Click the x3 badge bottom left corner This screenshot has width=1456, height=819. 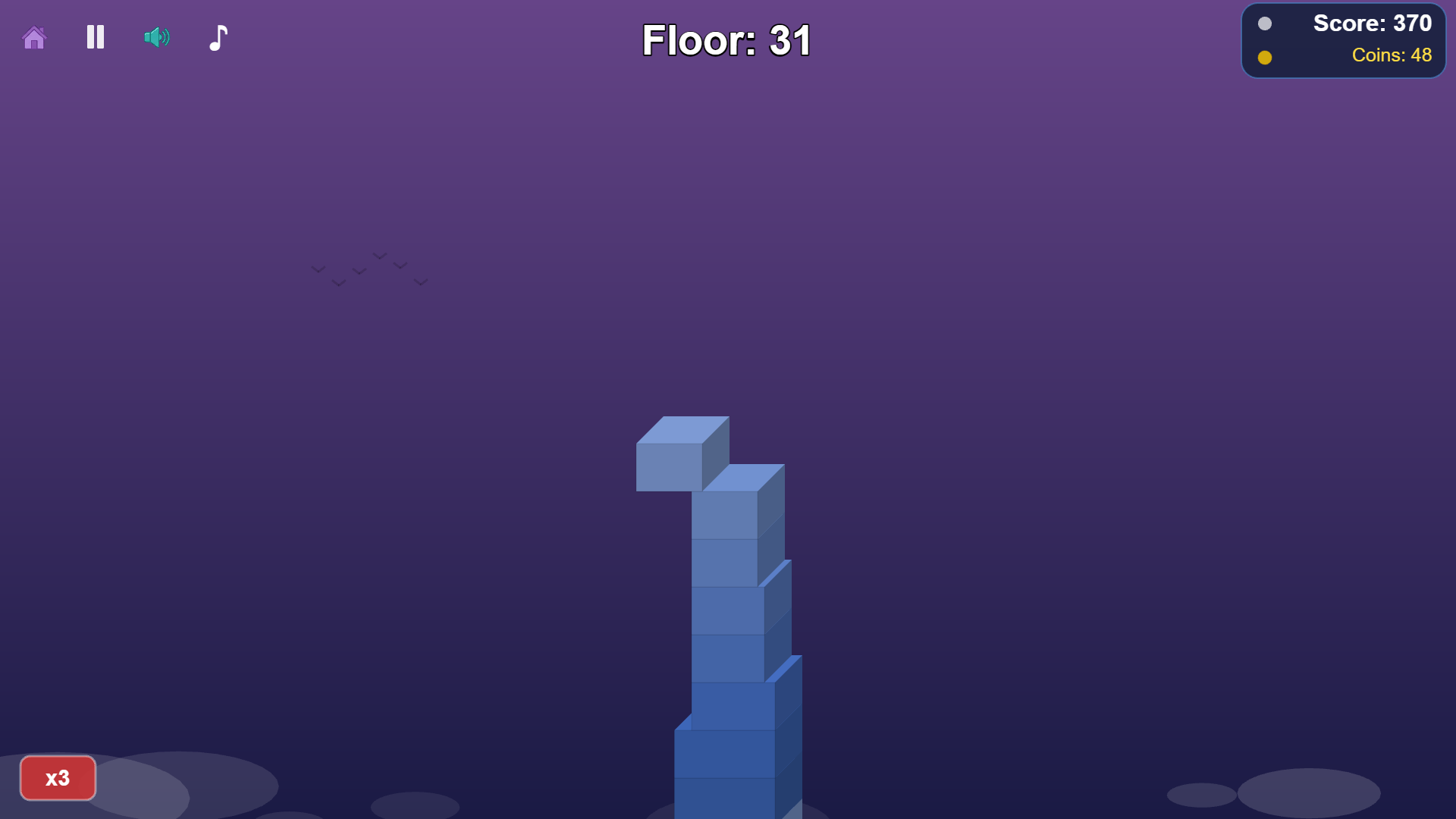58,778
